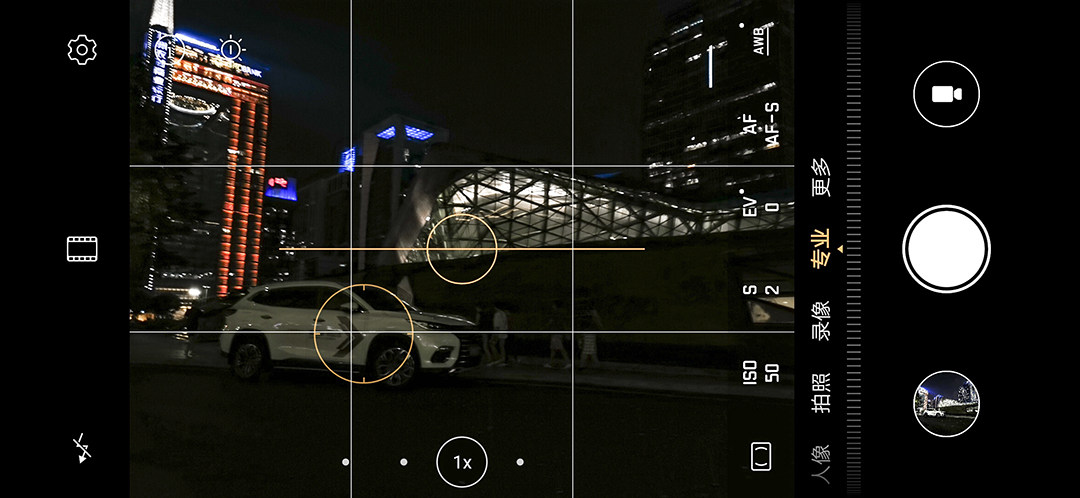Open the AWB white balance setting
1080x498 pixels.
click(x=760, y=40)
